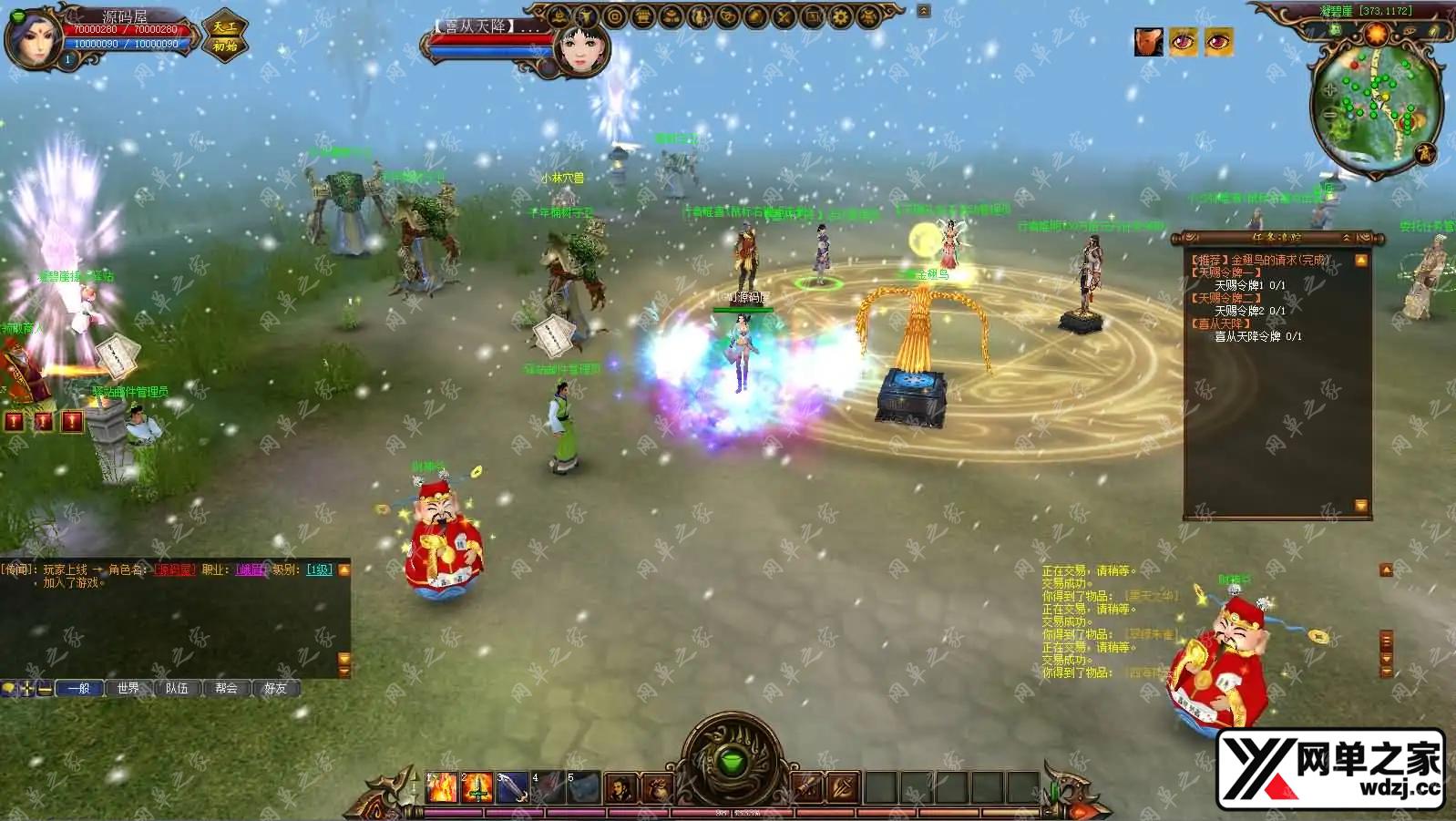Image resolution: width=1456 pixels, height=821 pixels.
Task: Open the bag pouch icon on the hotbar
Action: point(657,787)
